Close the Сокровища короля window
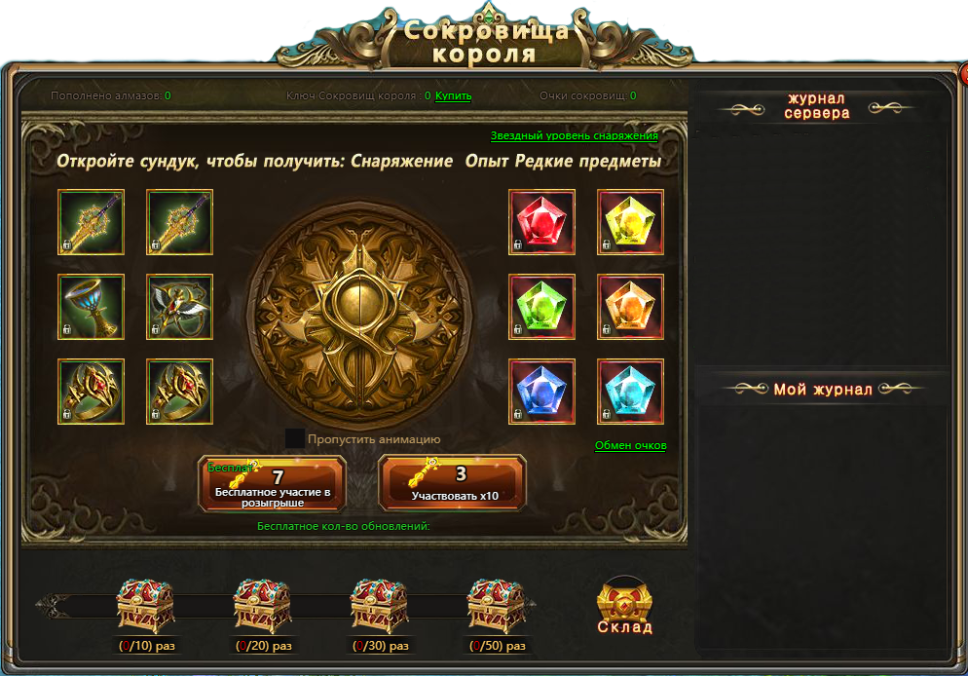Viewport: 968px width, 676px height. [964, 75]
